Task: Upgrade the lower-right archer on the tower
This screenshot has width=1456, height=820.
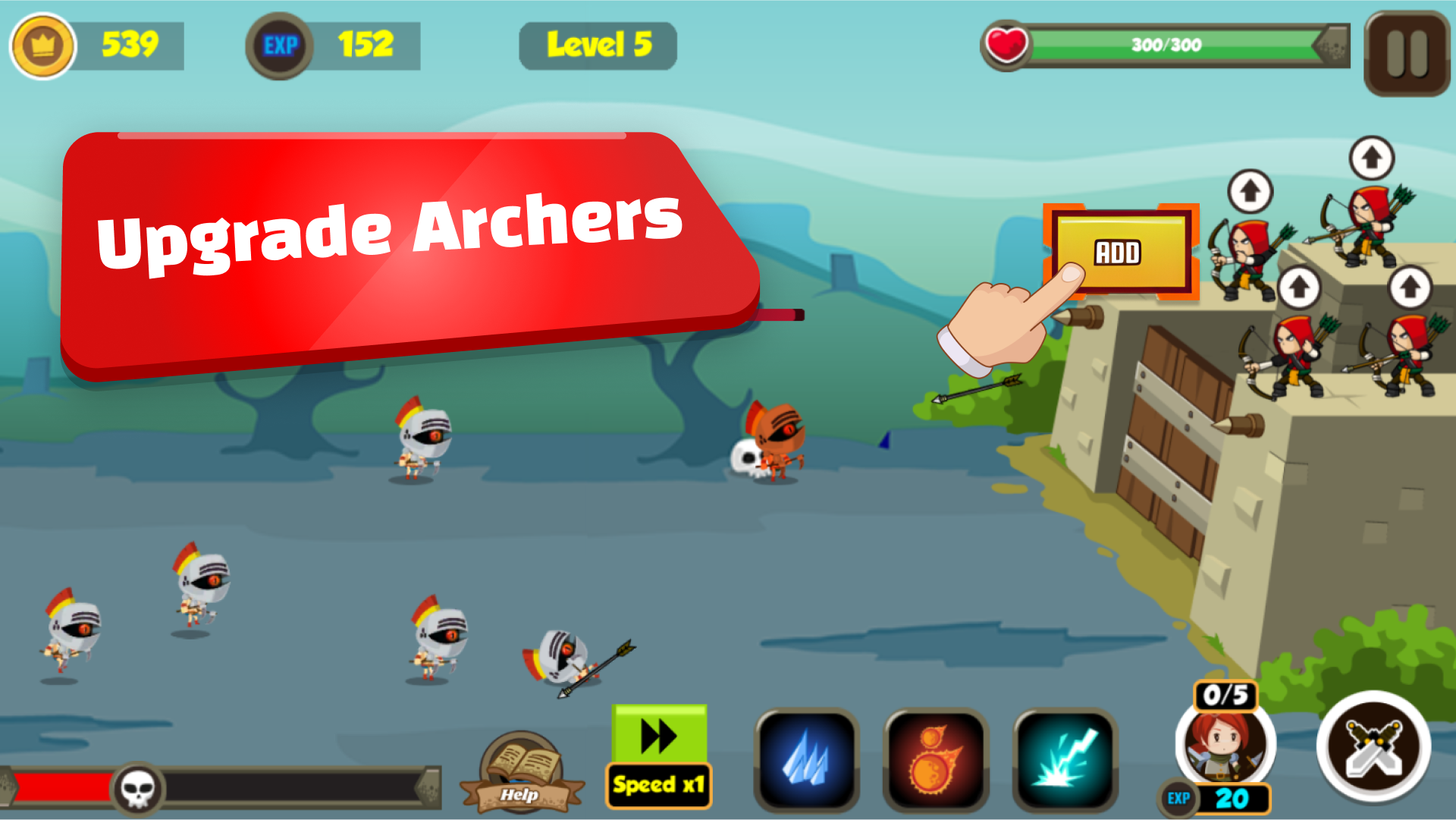Action: [1409, 287]
